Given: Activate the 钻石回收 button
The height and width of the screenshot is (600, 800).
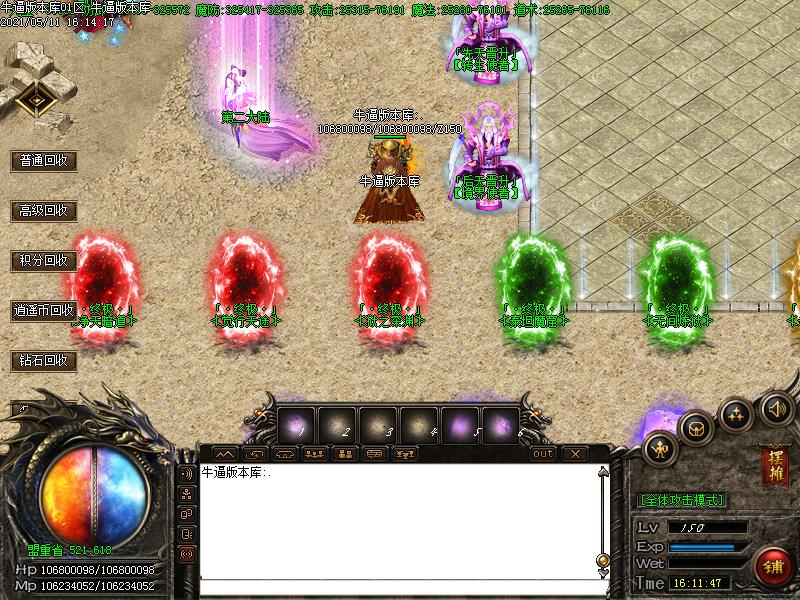Looking at the screenshot, I should (x=44, y=360).
